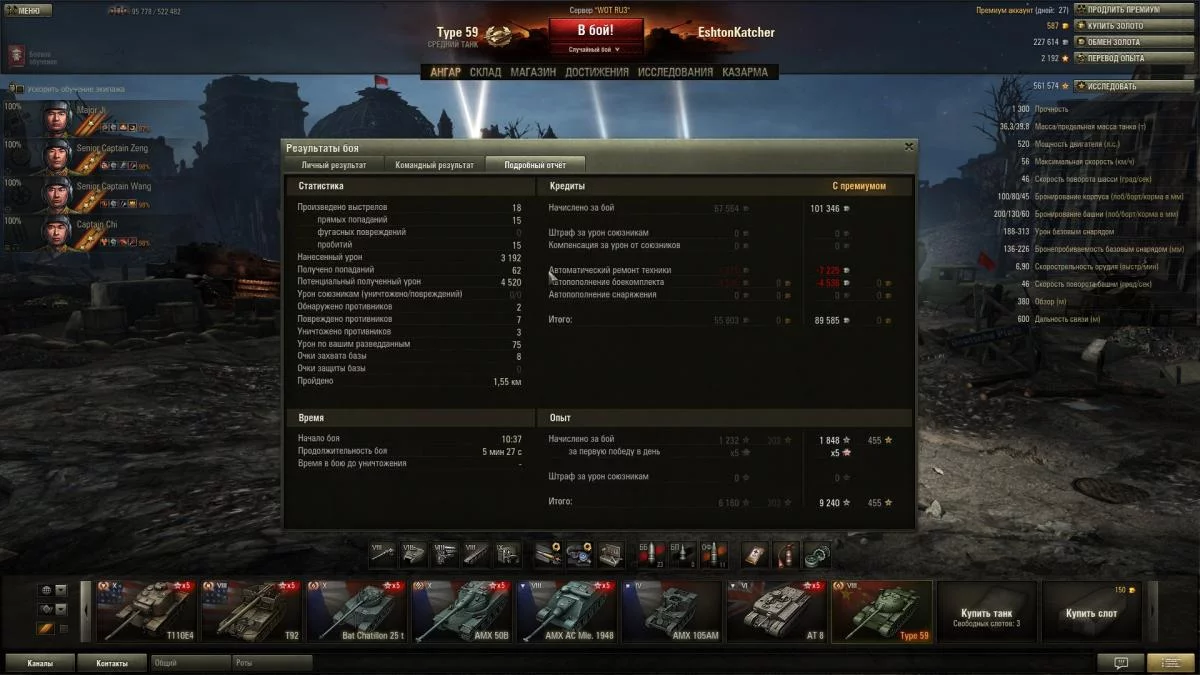Open the Каналы list

40,663
